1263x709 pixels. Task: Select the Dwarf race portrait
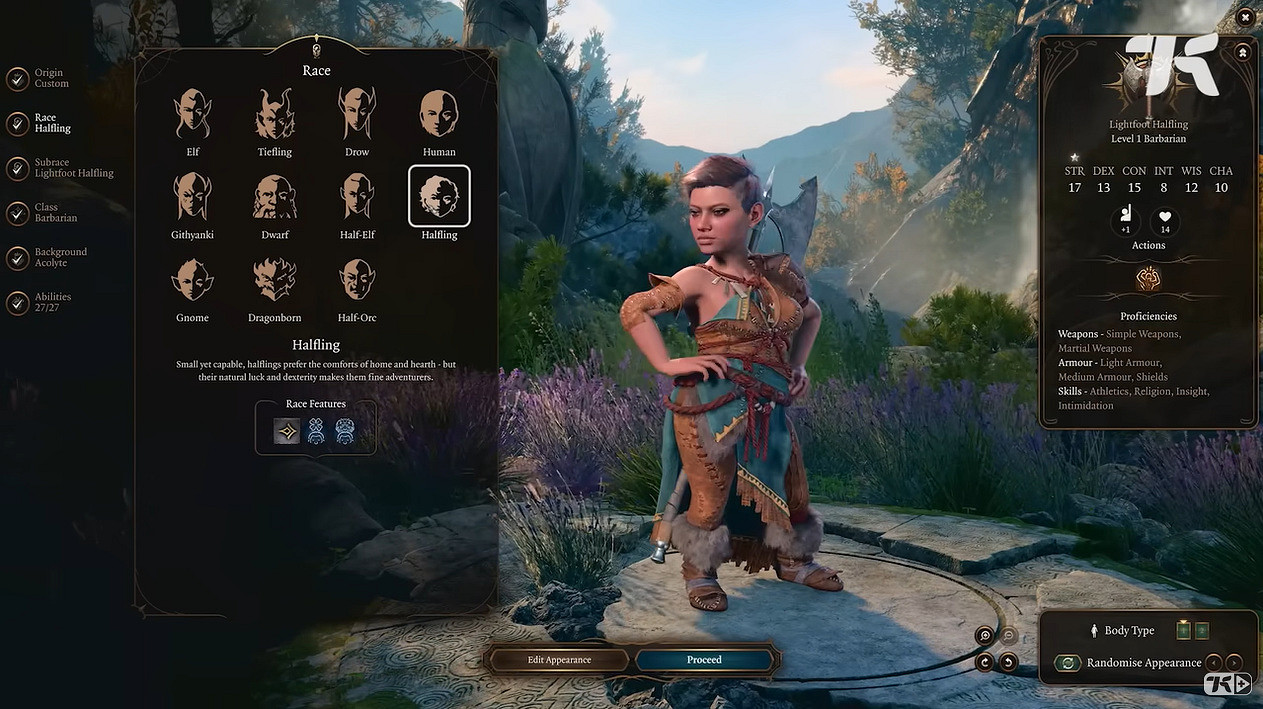point(274,197)
